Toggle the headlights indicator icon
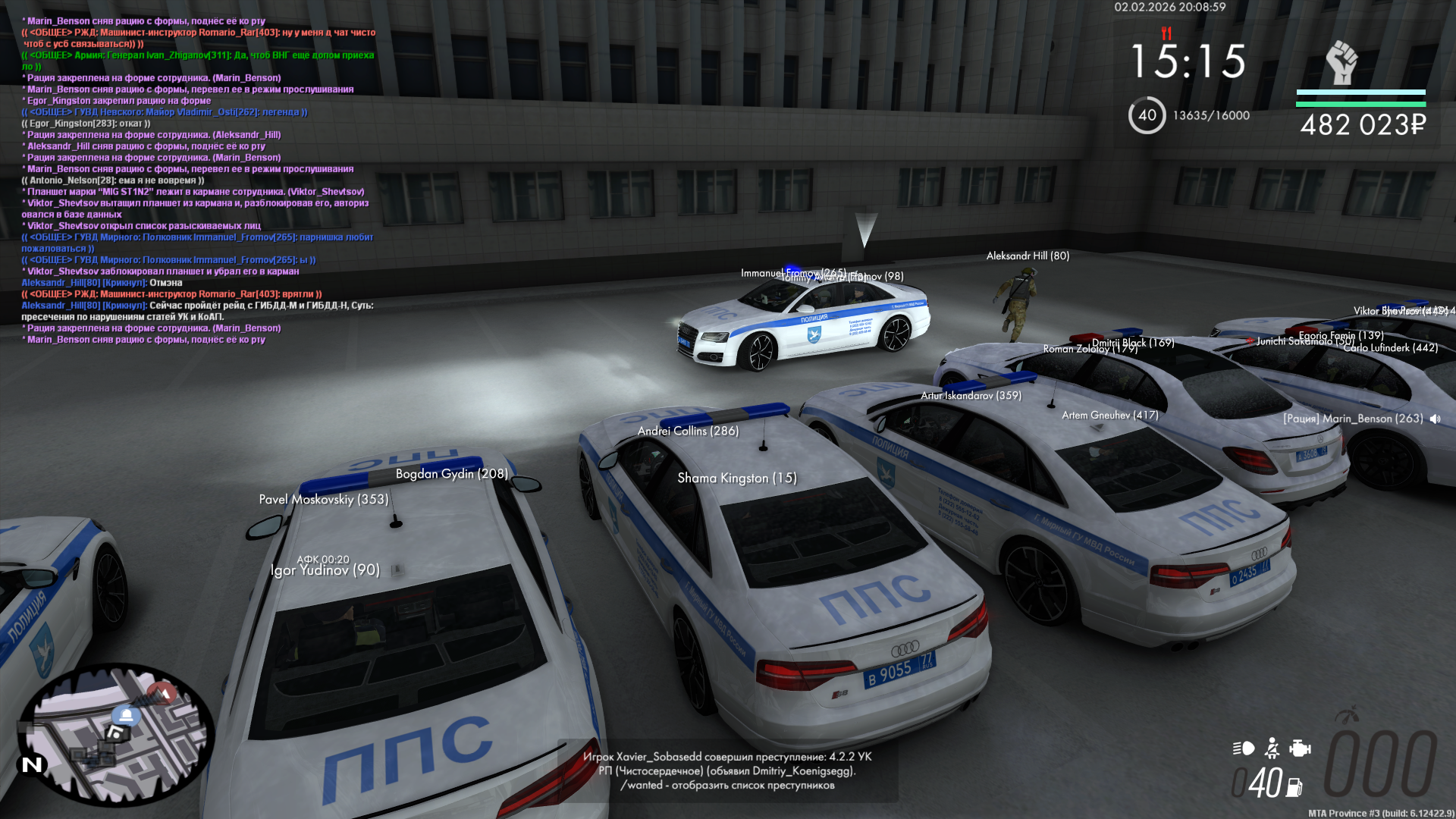This screenshot has width=1456, height=819. [x=1244, y=748]
